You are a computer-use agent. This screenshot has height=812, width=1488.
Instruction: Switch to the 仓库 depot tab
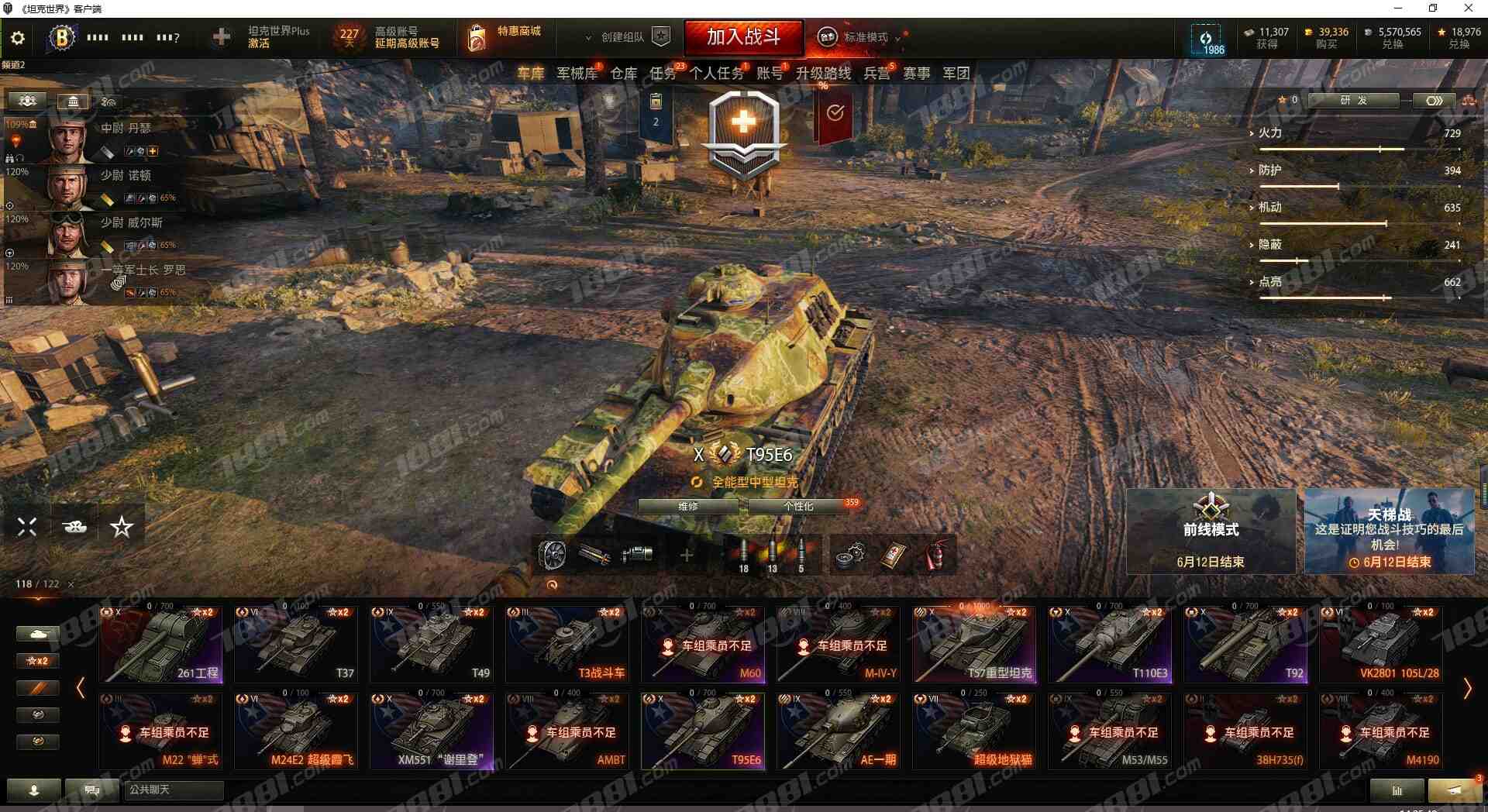click(x=623, y=74)
